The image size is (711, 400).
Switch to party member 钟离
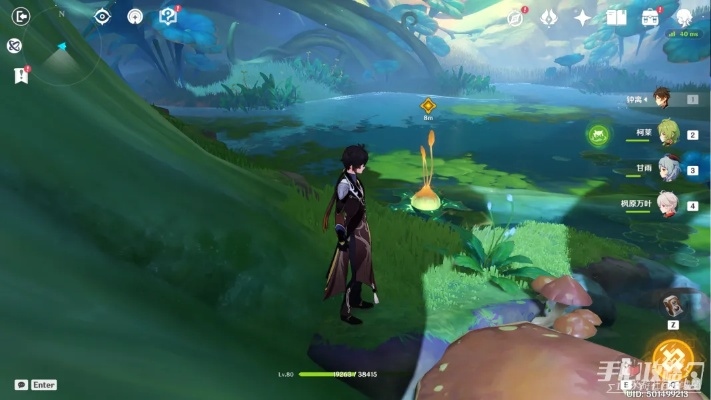click(x=665, y=98)
